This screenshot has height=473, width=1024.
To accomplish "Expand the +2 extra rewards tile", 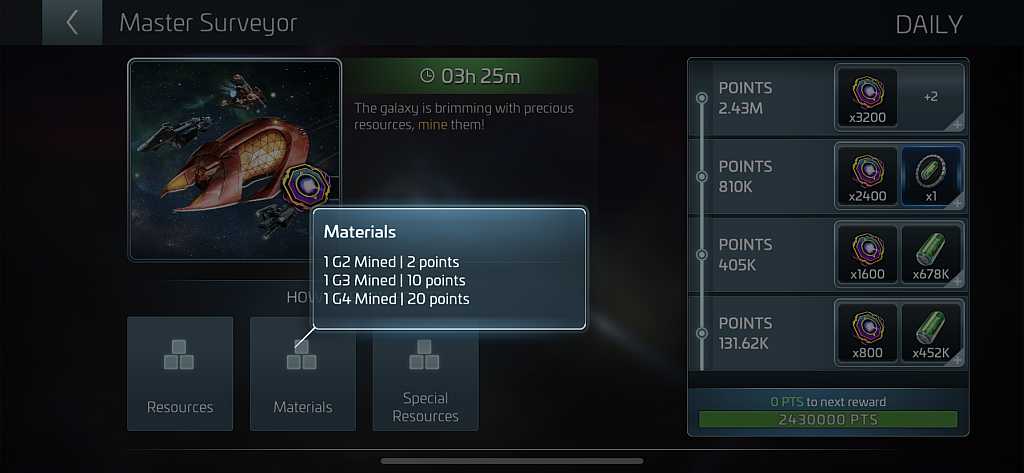I will pyautogui.click(x=931, y=97).
